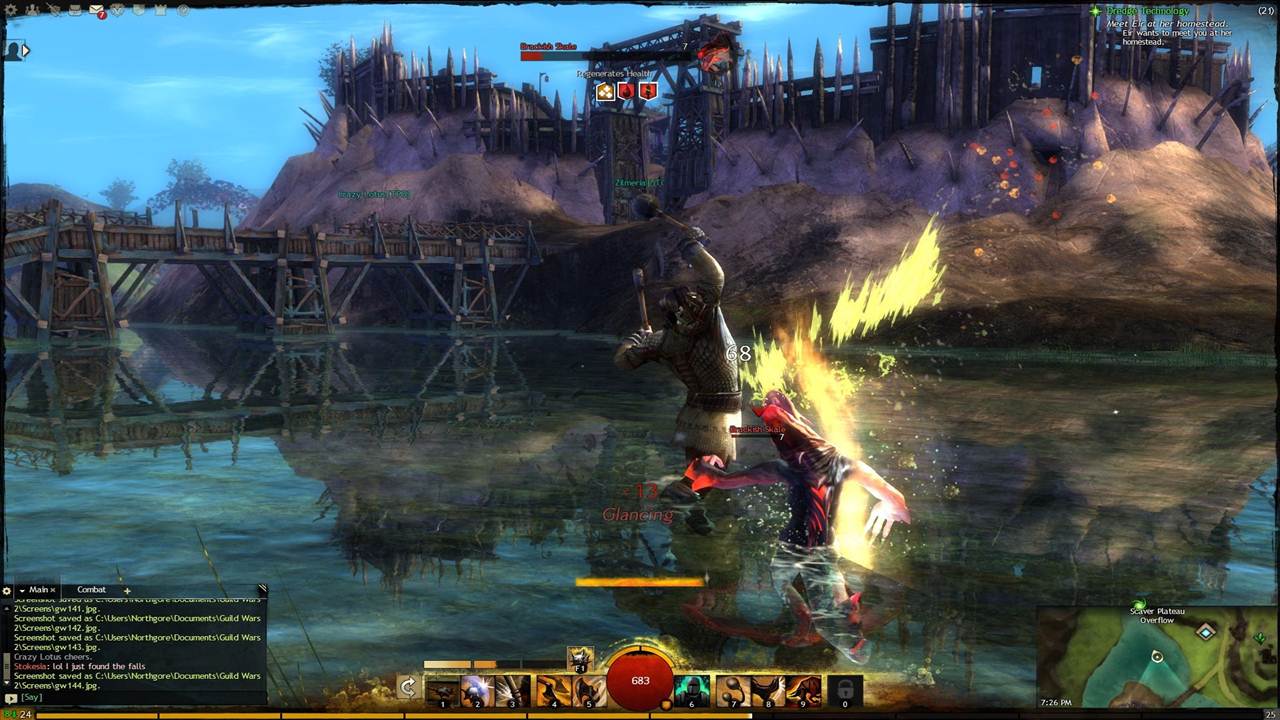Activate weapon skill 1 on the hotbar

[x=442, y=690]
